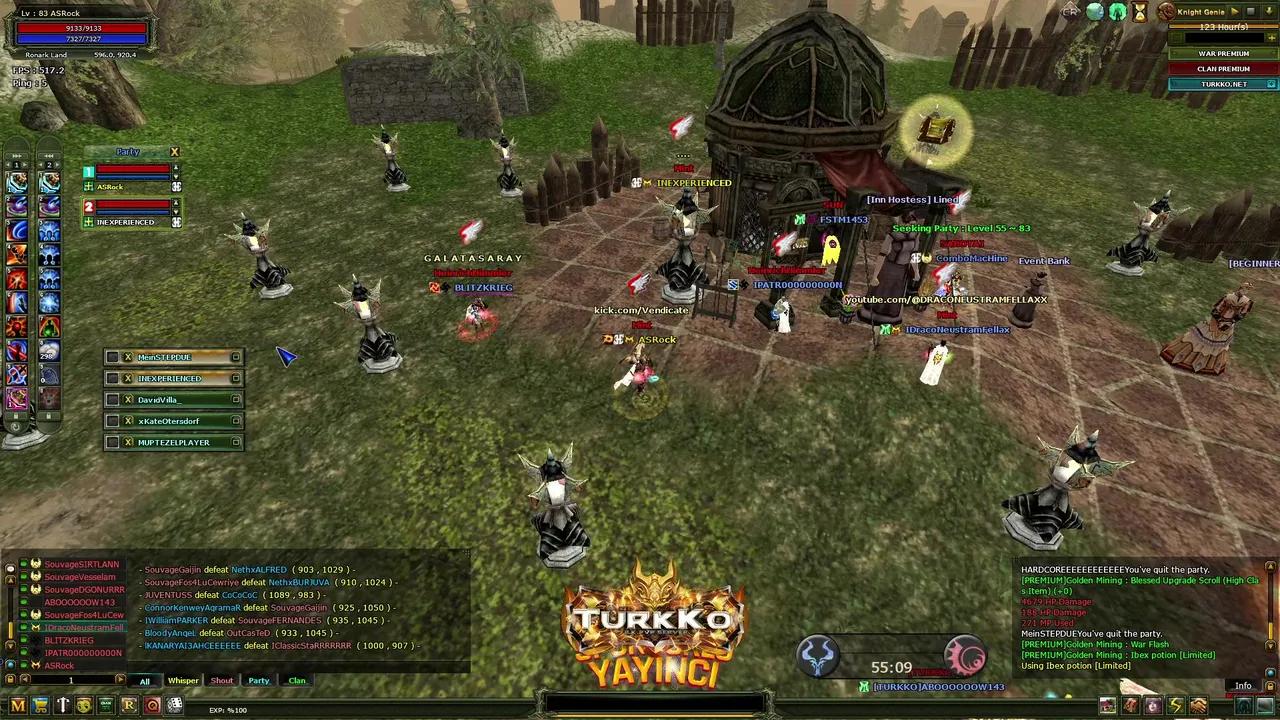Open the shopping cart store icon
The height and width of the screenshot is (720, 1280).
(x=40, y=706)
